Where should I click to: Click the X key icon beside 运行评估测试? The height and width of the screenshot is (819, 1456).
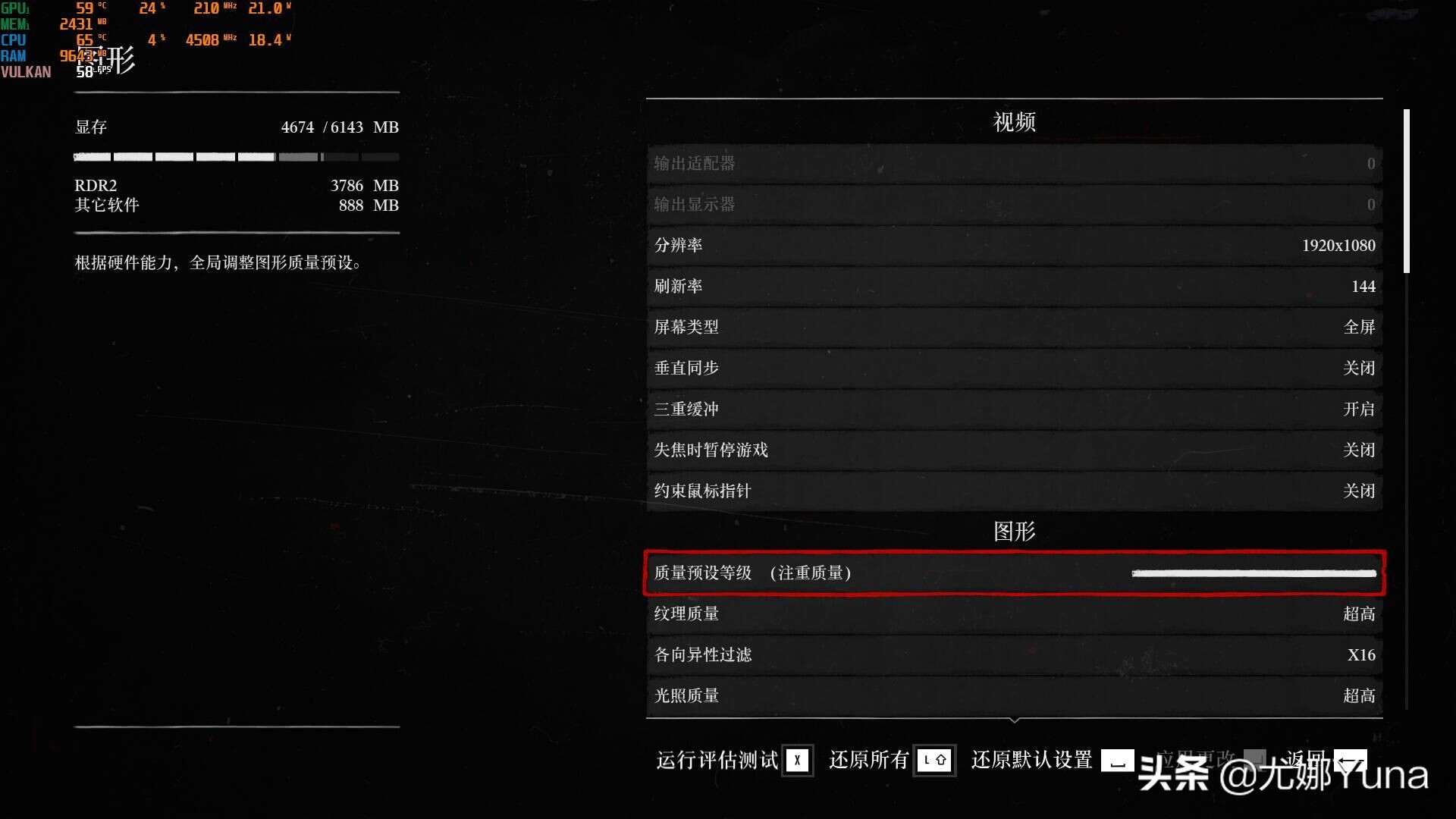pos(797,761)
